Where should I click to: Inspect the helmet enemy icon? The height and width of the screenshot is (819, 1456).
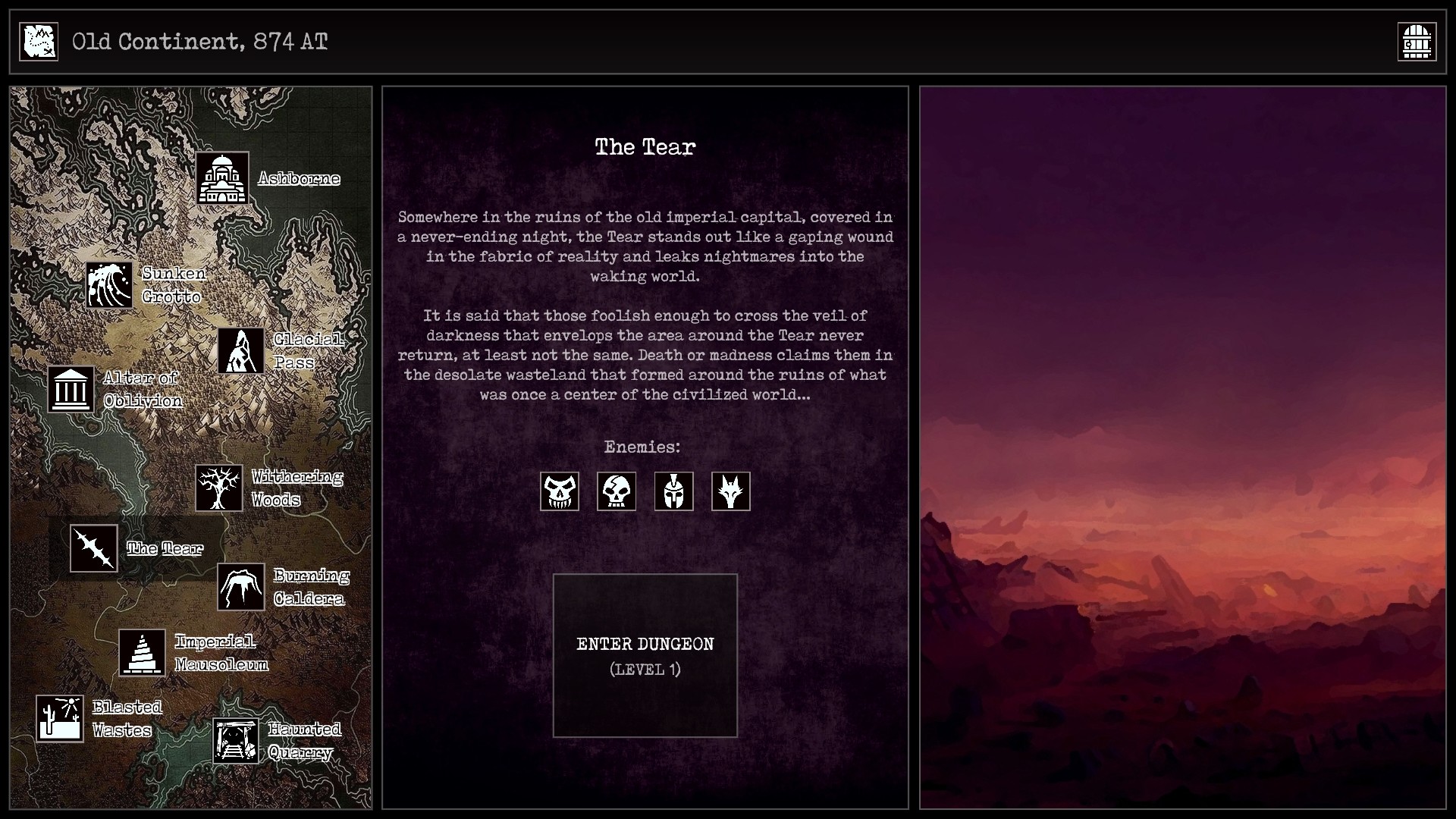click(674, 491)
